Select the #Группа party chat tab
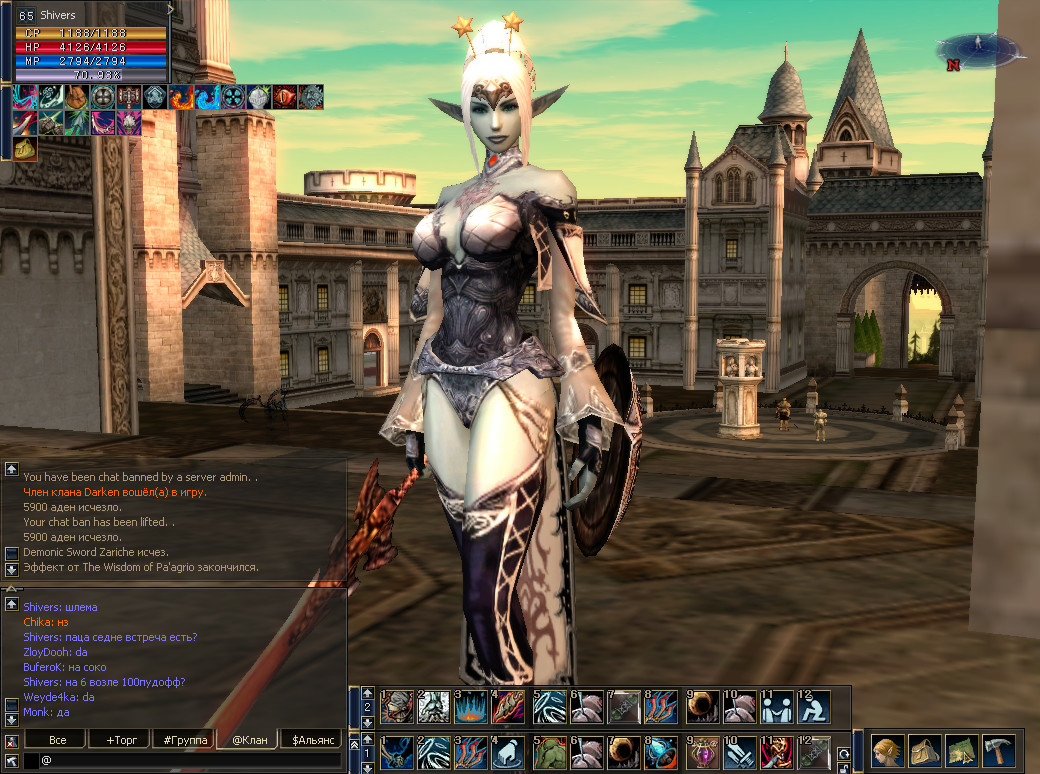 [x=184, y=740]
